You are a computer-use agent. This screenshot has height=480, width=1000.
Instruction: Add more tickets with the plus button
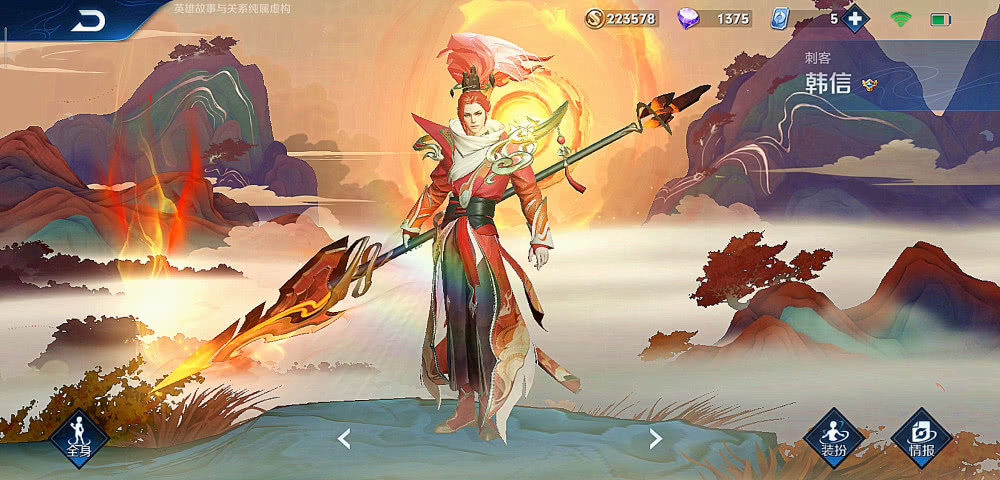tap(854, 18)
